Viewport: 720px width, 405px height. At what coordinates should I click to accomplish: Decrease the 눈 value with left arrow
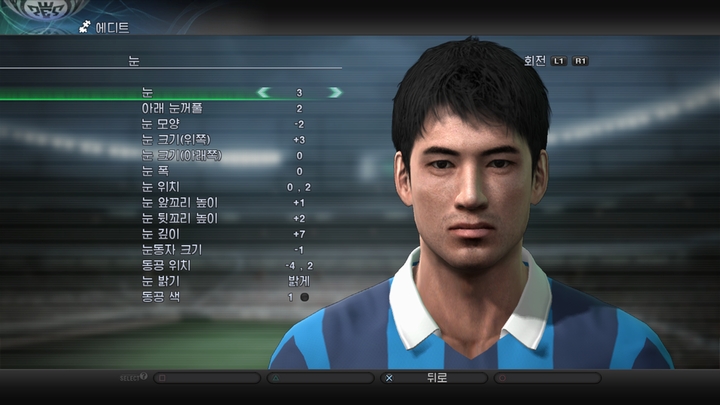coord(264,92)
